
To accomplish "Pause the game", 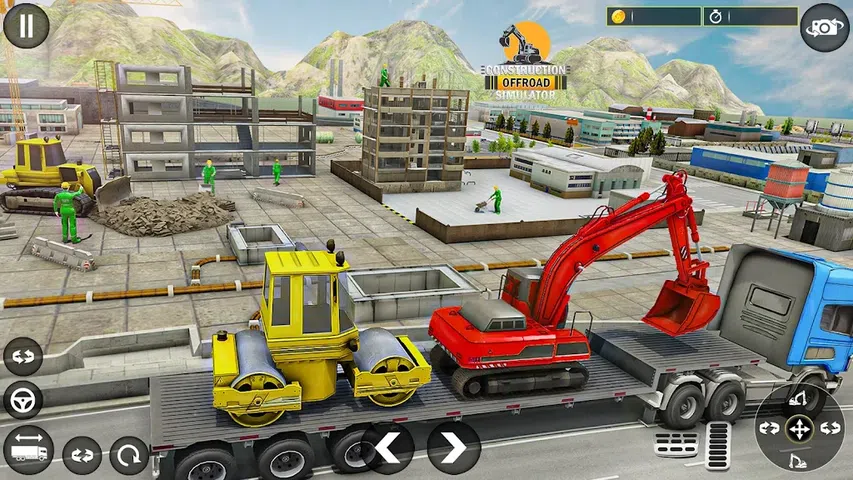I will pyautogui.click(x=26, y=26).
